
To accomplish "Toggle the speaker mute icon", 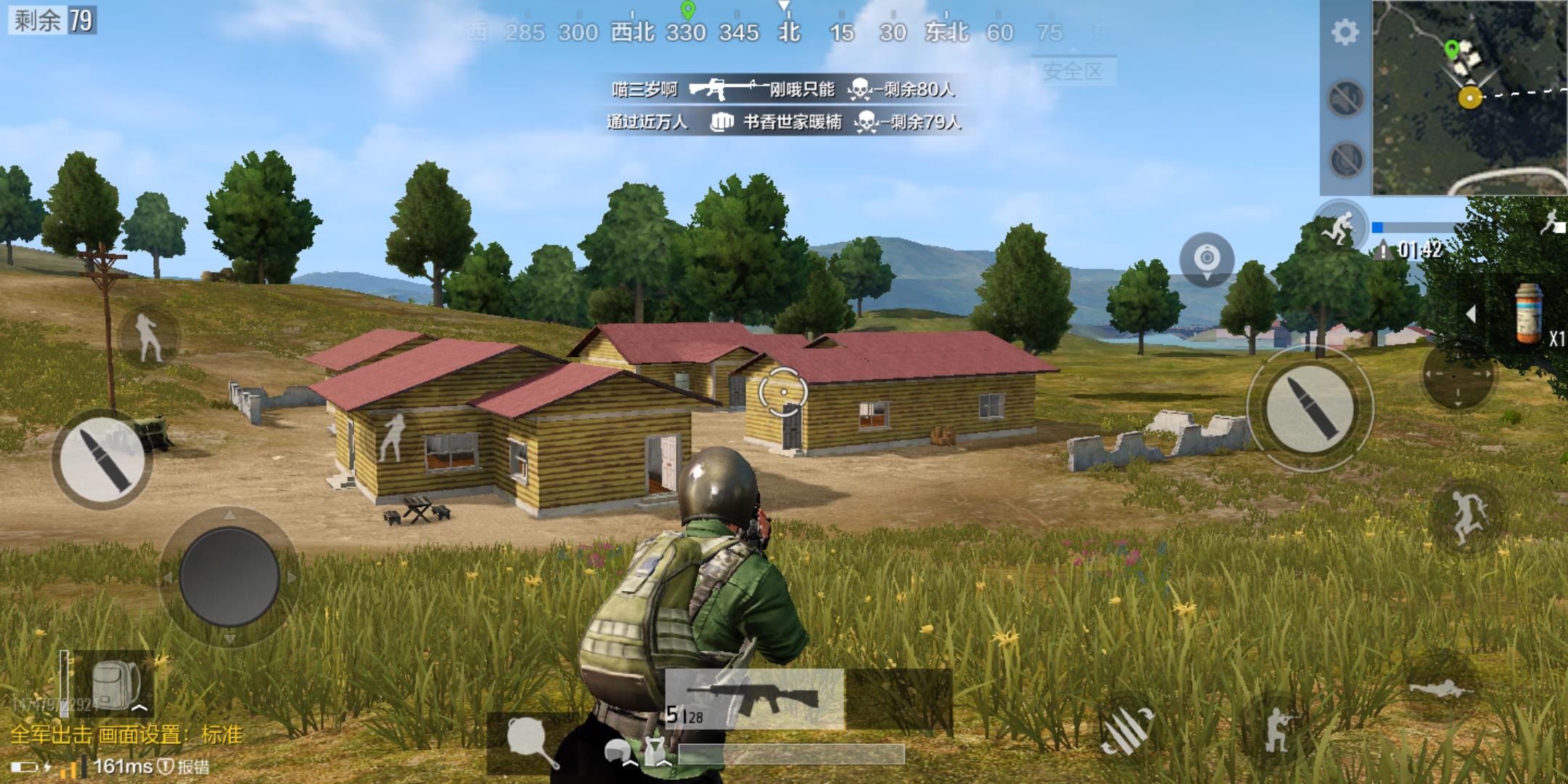I will (1345, 98).
